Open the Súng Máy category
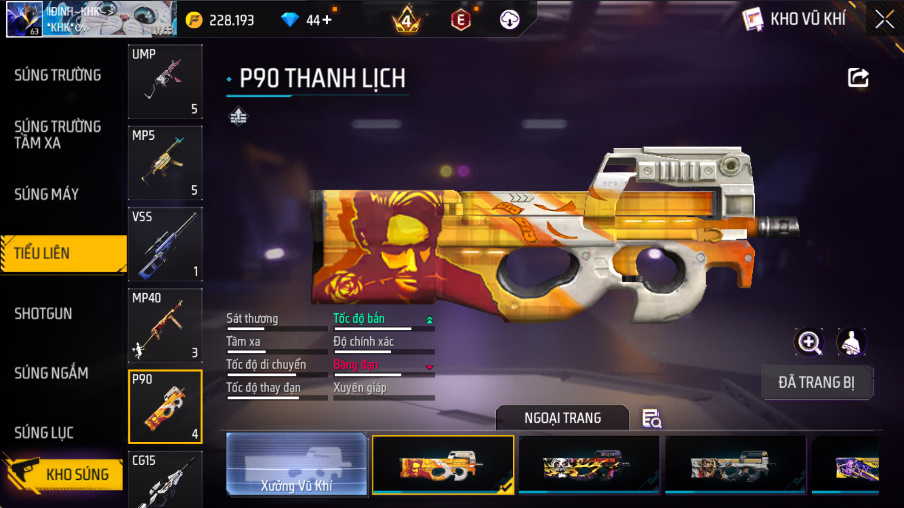The height and width of the screenshot is (508, 904). tap(46, 194)
